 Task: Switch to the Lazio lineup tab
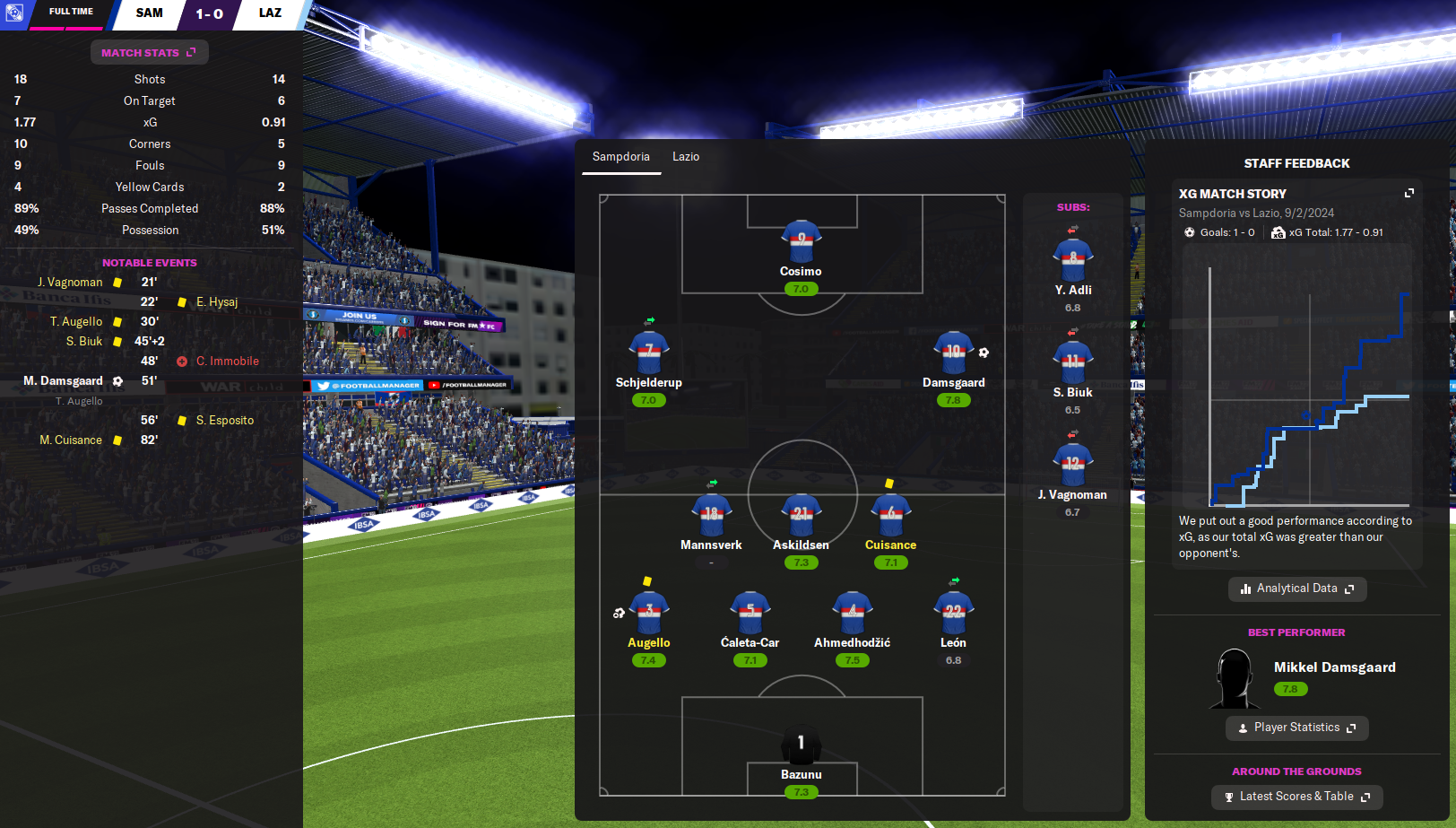[x=686, y=157]
